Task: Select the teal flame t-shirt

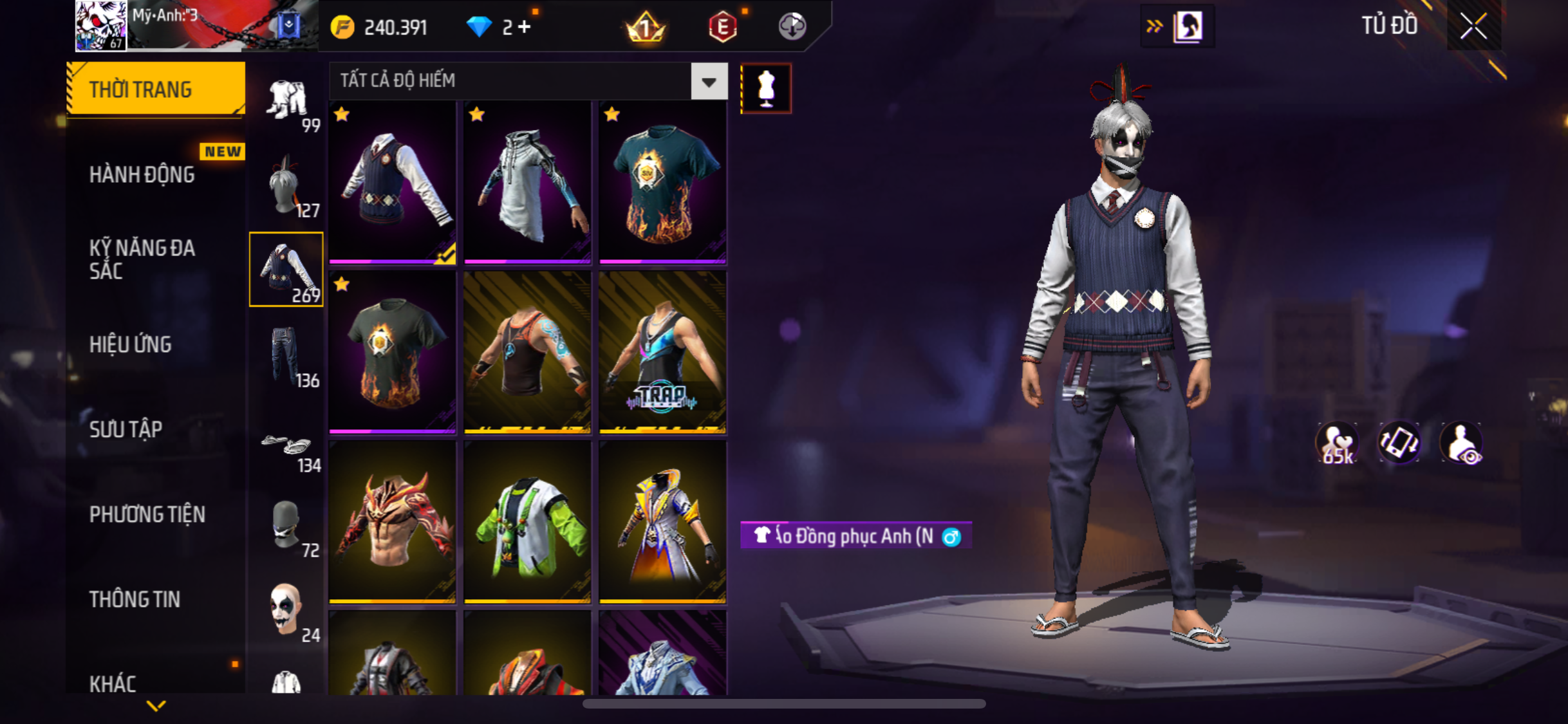Action: click(662, 182)
